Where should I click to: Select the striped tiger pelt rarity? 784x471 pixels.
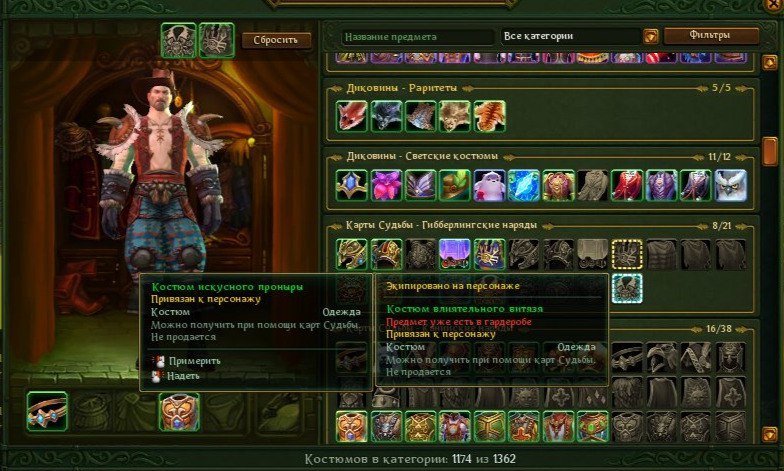[x=489, y=117]
